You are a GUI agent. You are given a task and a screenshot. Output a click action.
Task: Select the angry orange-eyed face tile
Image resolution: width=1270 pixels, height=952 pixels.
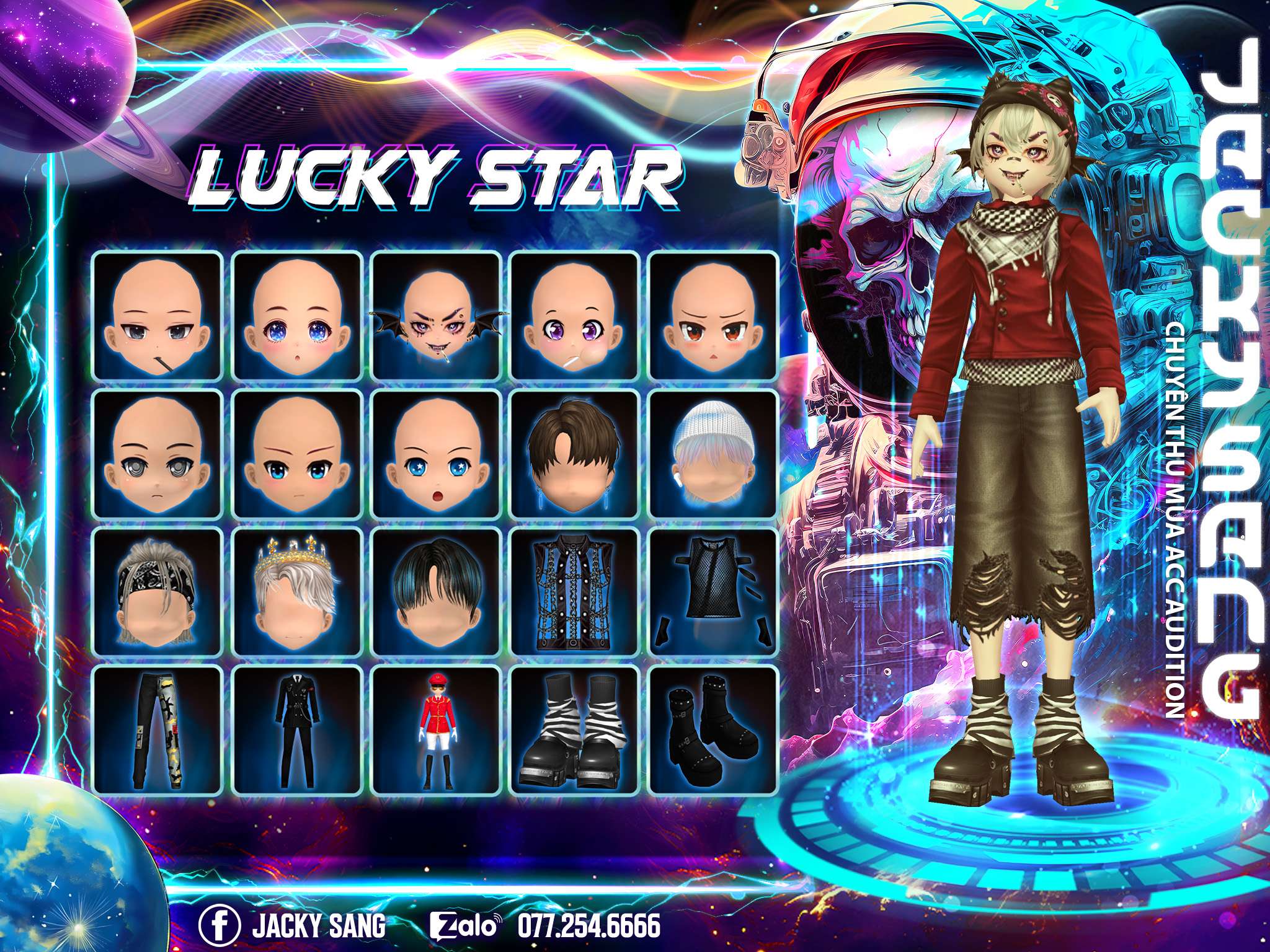coord(713,315)
